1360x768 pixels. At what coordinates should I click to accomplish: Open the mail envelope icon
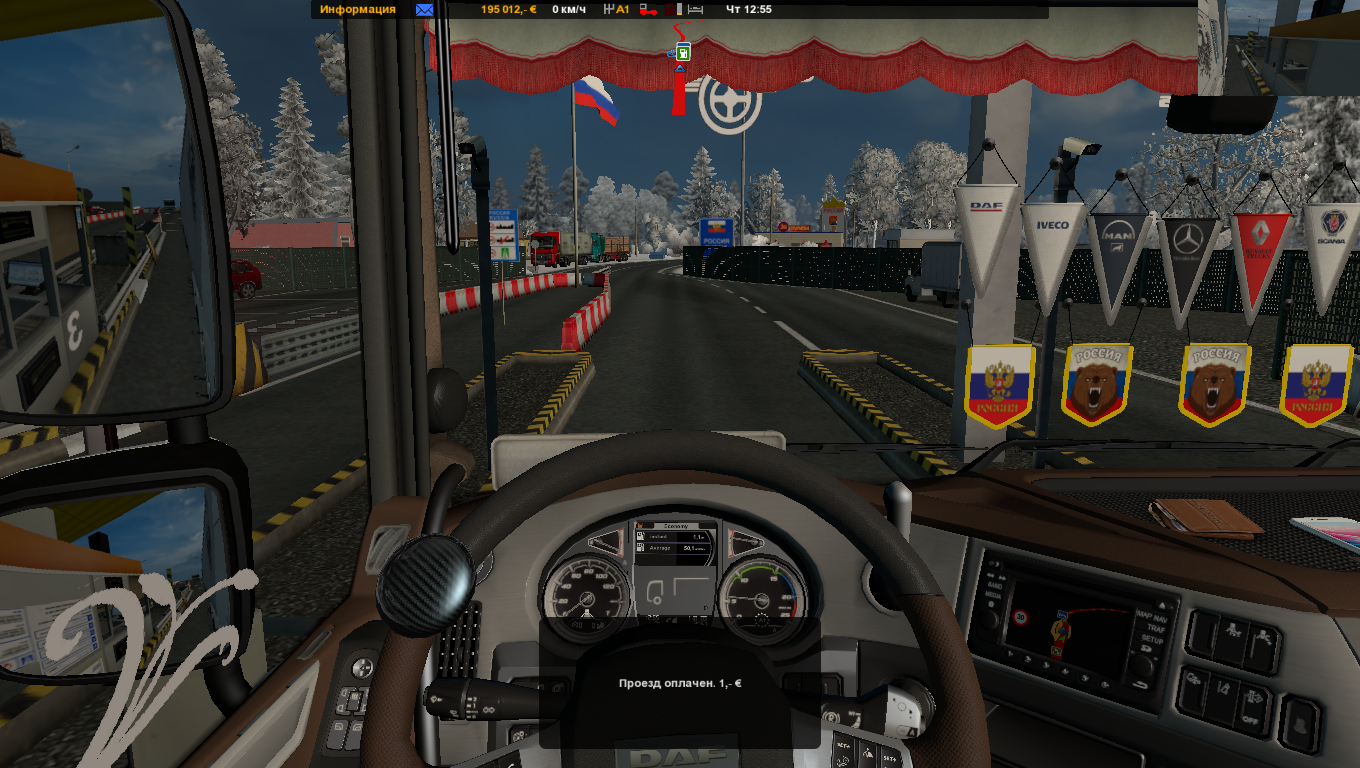click(424, 10)
